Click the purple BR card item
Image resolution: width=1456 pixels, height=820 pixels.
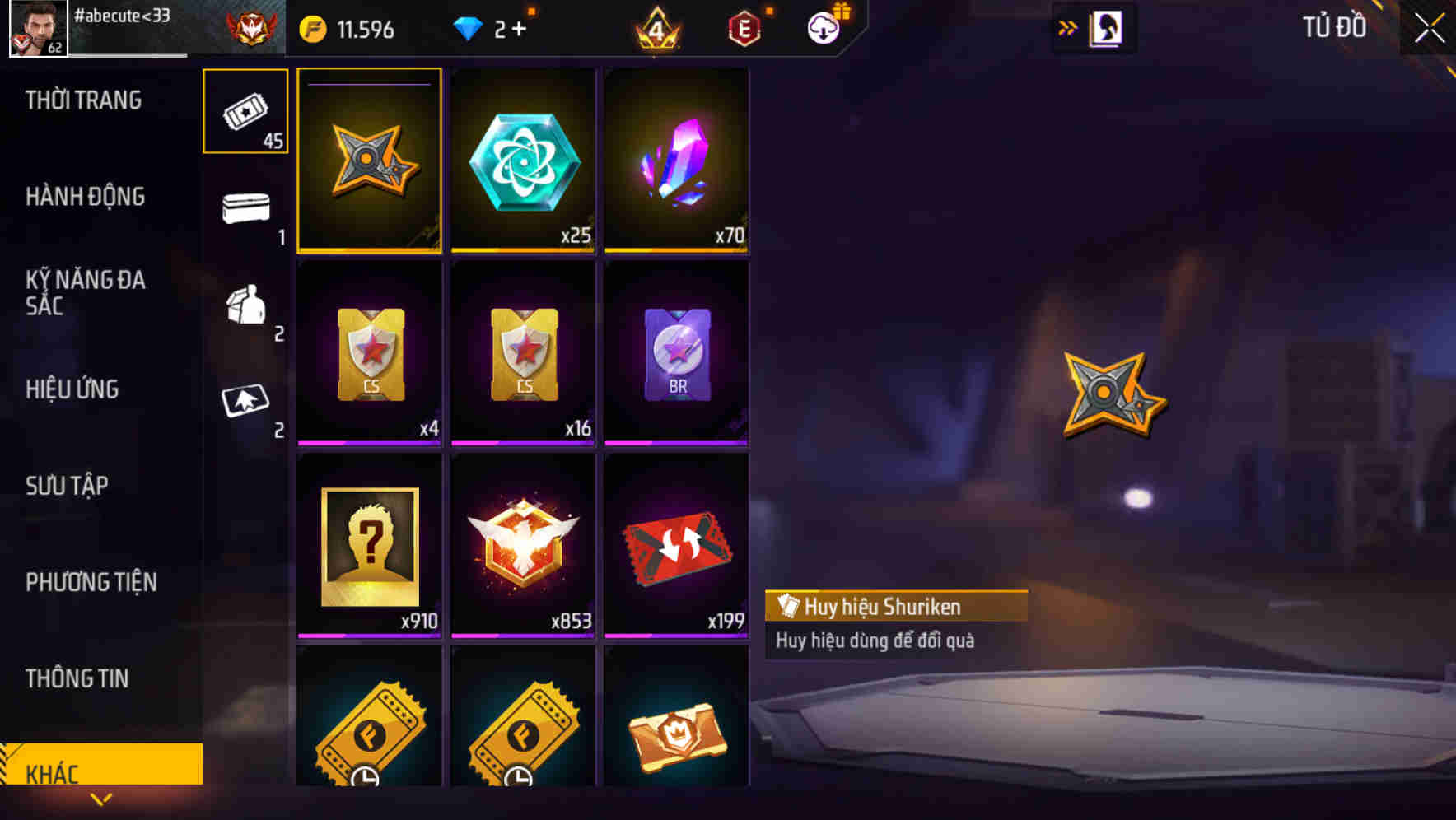[677, 352]
